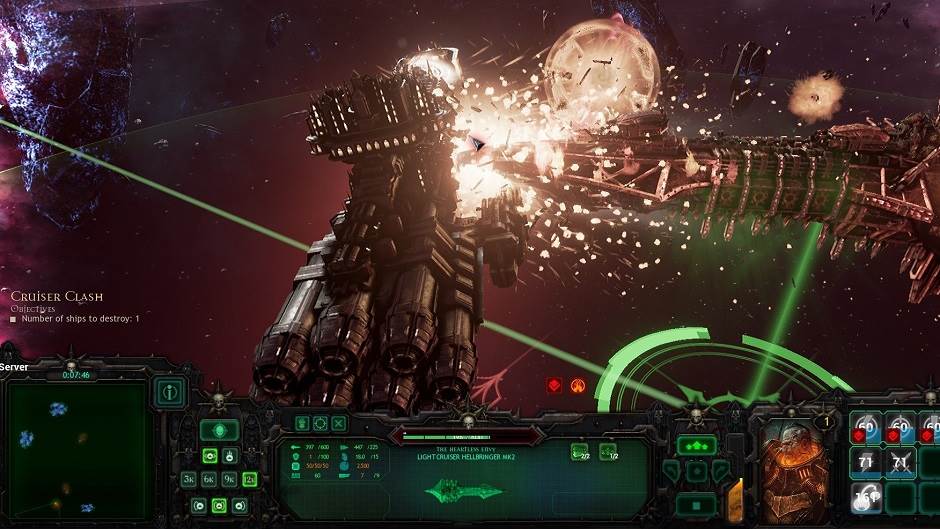Screen dimensions: 940x529
Task: Click the red flame status icon
Action: (x=578, y=385)
